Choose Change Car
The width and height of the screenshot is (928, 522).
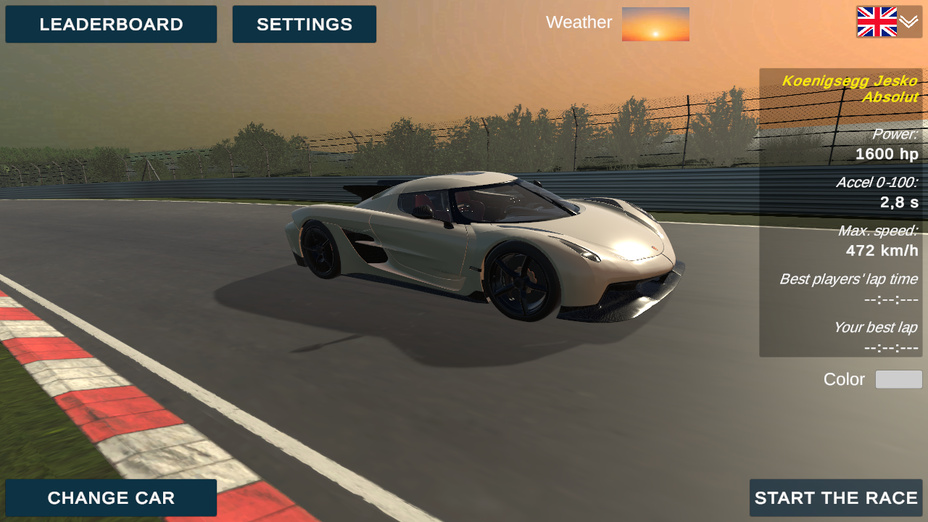coord(111,498)
